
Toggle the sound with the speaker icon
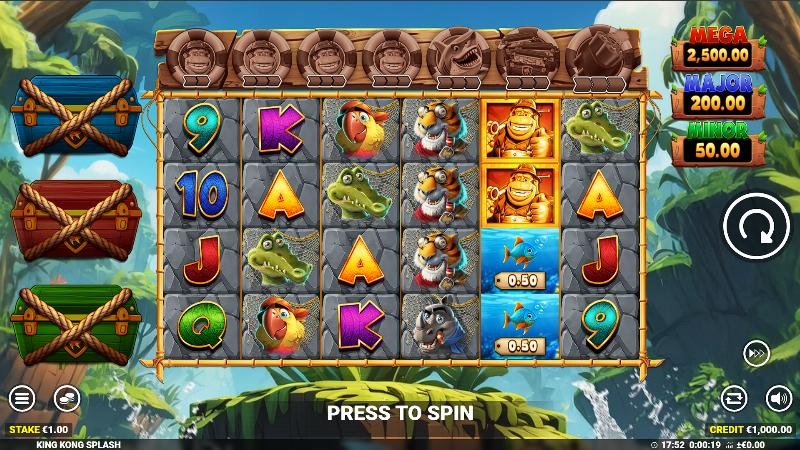pos(778,398)
